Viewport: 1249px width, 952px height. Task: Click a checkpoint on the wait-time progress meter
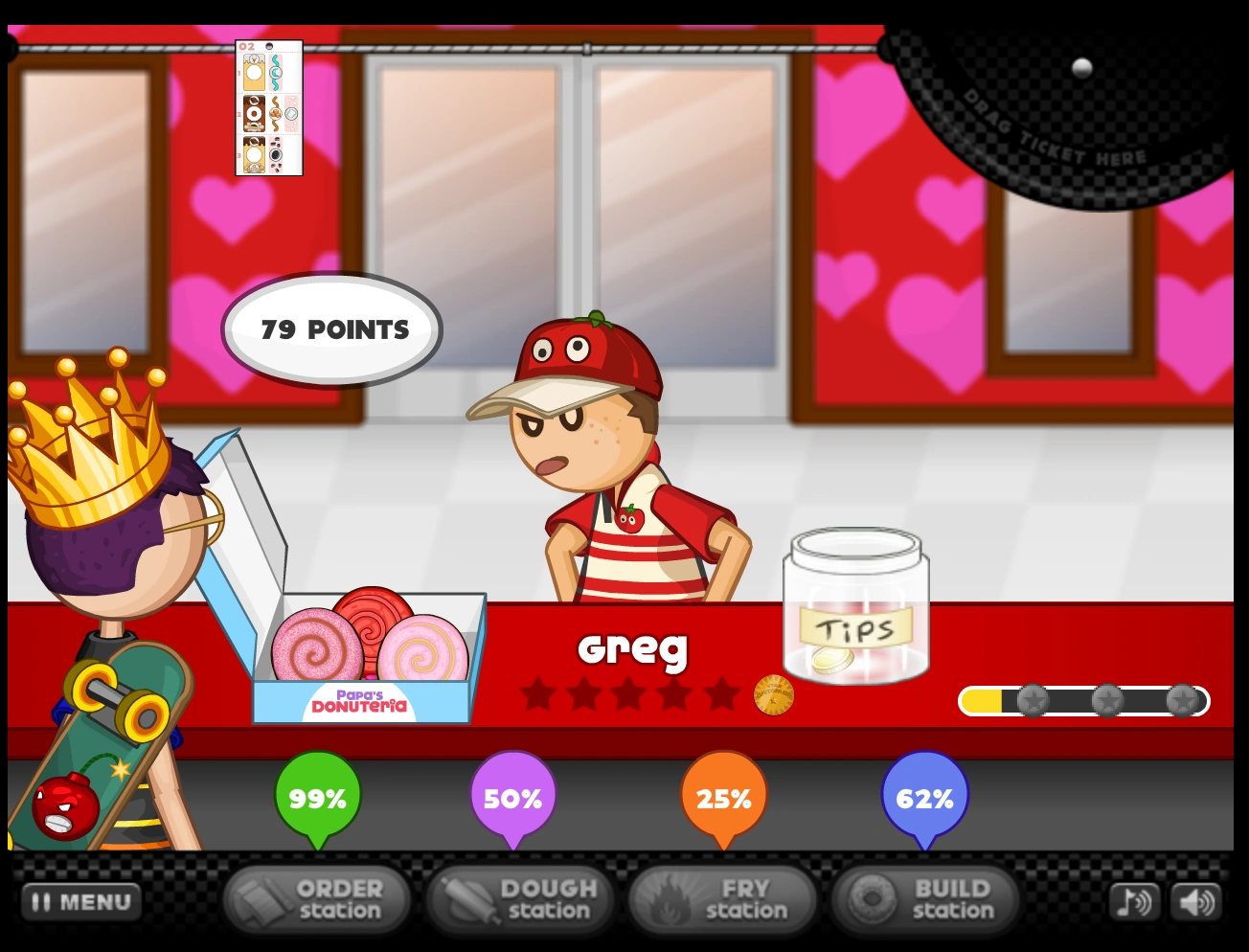[1032, 700]
